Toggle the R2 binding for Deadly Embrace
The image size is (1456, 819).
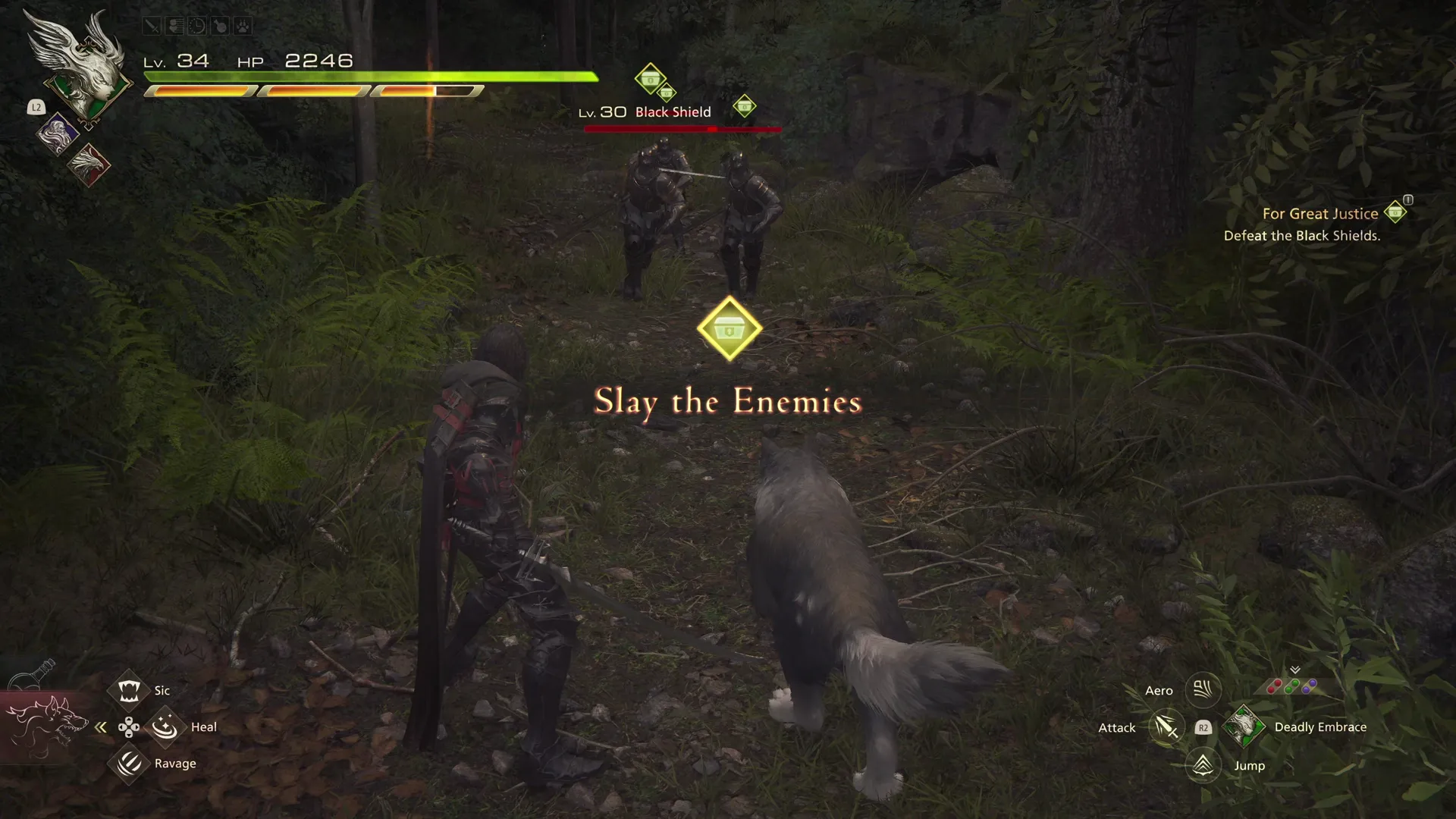tap(1203, 726)
